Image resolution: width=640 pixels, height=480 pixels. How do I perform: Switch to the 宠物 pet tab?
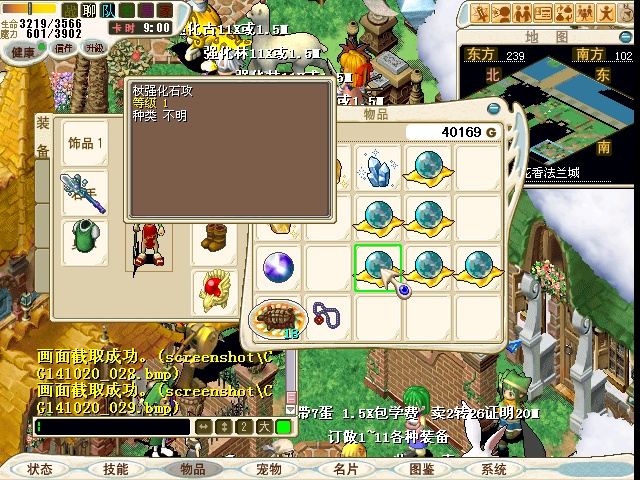click(268, 468)
